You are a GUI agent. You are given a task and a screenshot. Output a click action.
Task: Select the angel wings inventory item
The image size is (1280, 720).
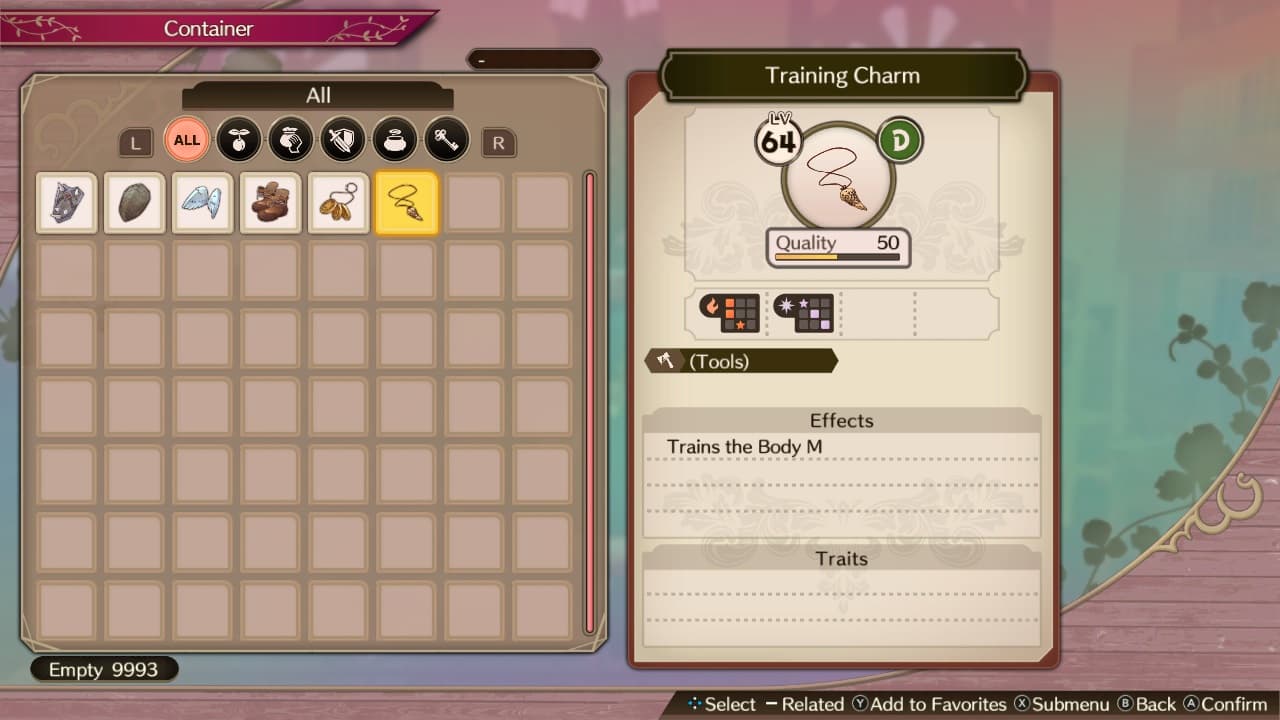click(x=202, y=202)
